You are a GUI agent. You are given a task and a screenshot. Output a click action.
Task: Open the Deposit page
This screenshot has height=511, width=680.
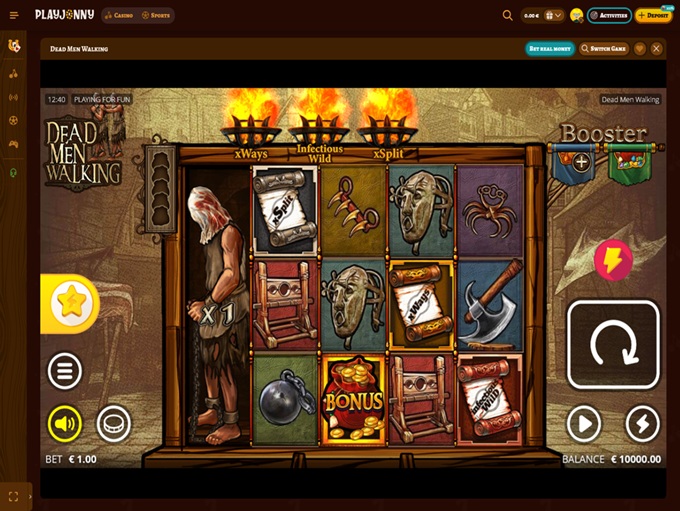tap(654, 15)
